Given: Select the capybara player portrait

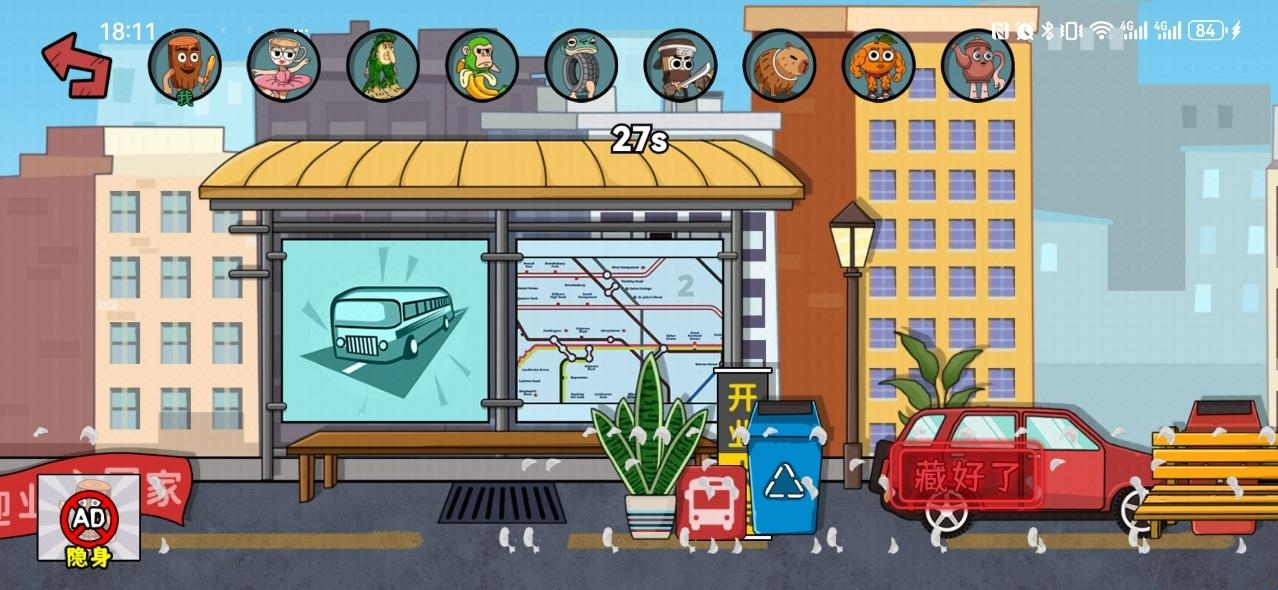Looking at the screenshot, I should (x=779, y=65).
